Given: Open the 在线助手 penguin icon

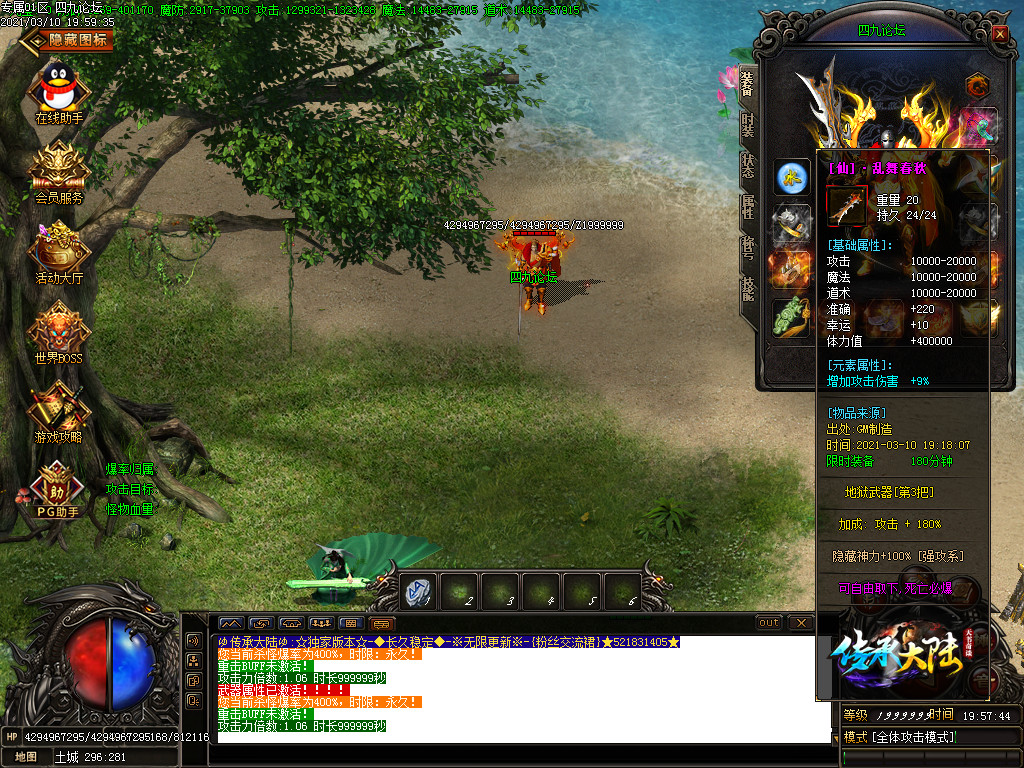Looking at the screenshot, I should [60, 88].
